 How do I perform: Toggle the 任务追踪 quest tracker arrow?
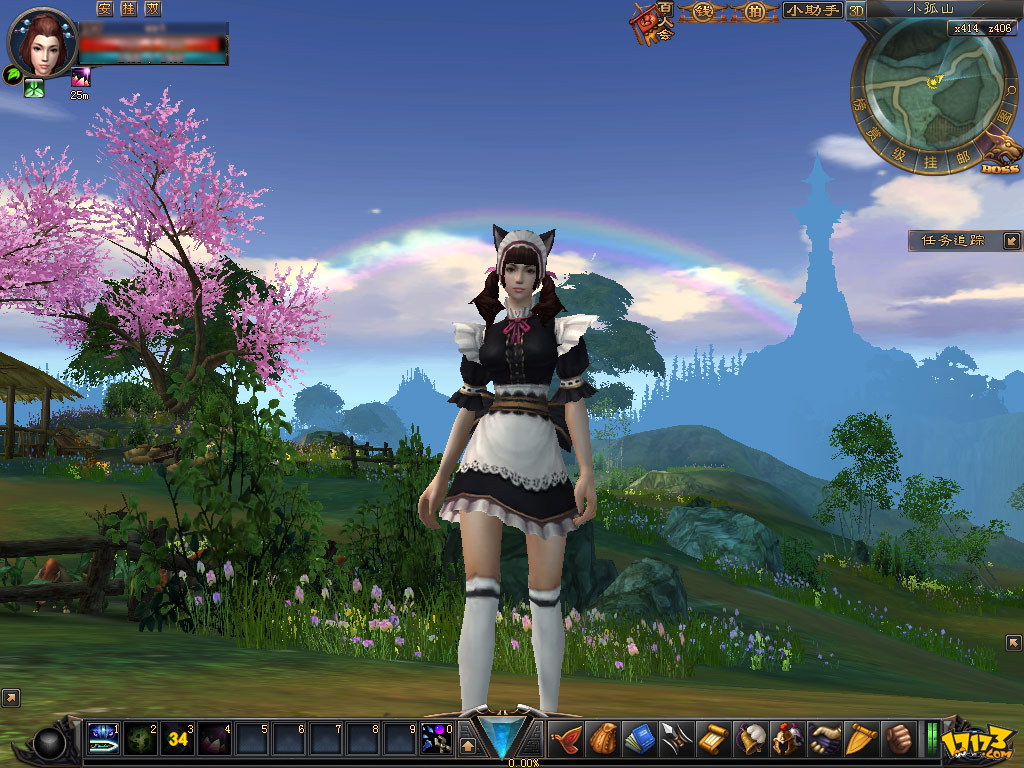(x=1012, y=241)
